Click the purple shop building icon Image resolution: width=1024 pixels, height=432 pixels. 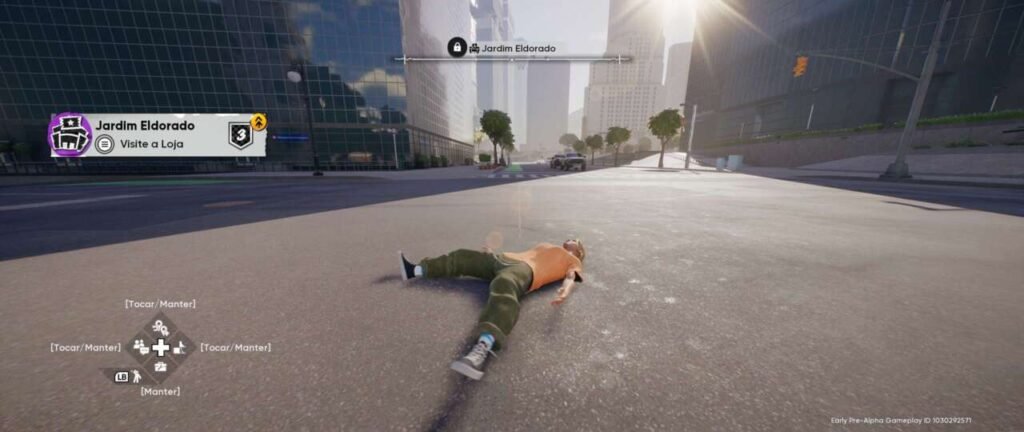69,135
